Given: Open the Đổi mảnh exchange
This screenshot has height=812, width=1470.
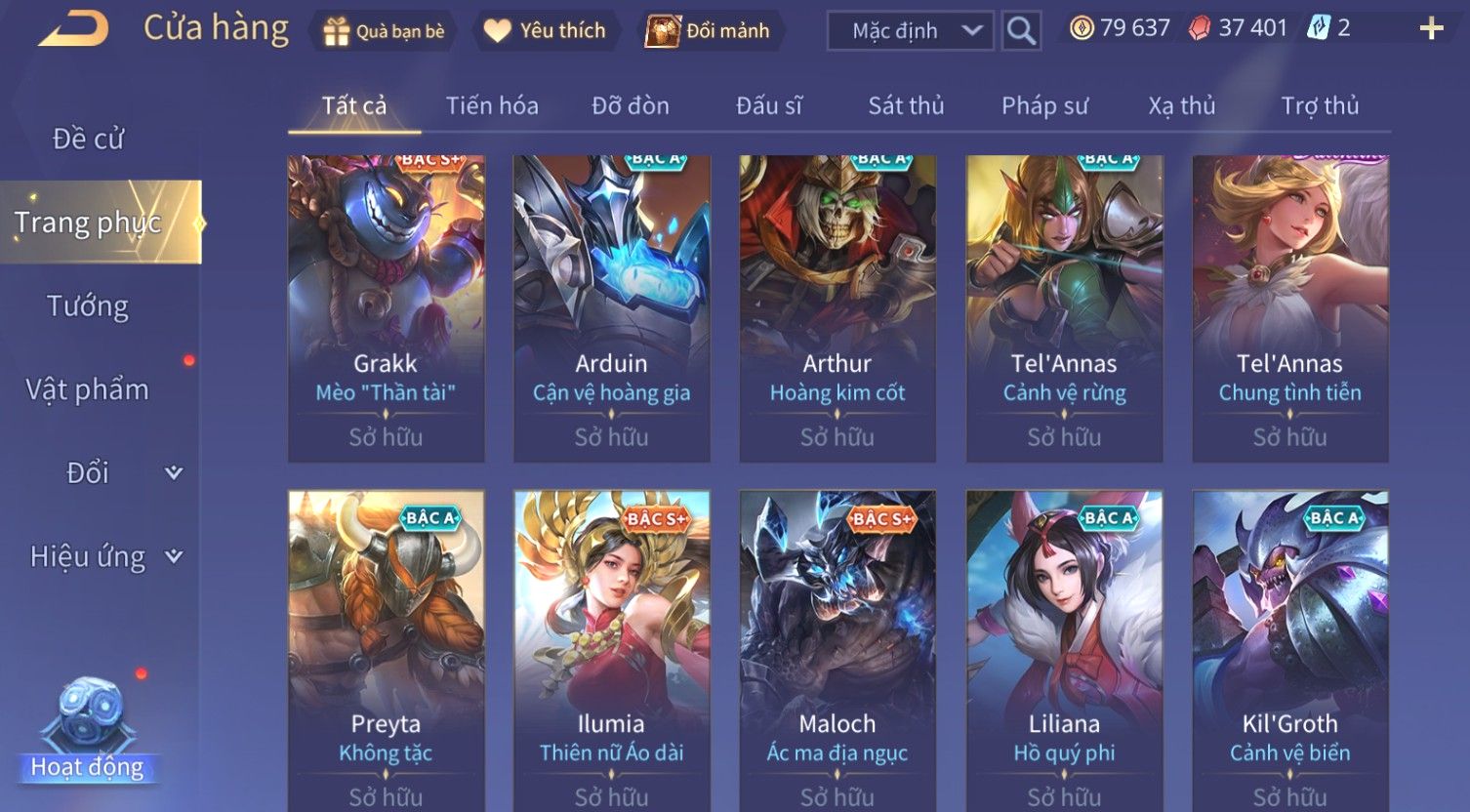Looking at the screenshot, I should click(x=710, y=31).
